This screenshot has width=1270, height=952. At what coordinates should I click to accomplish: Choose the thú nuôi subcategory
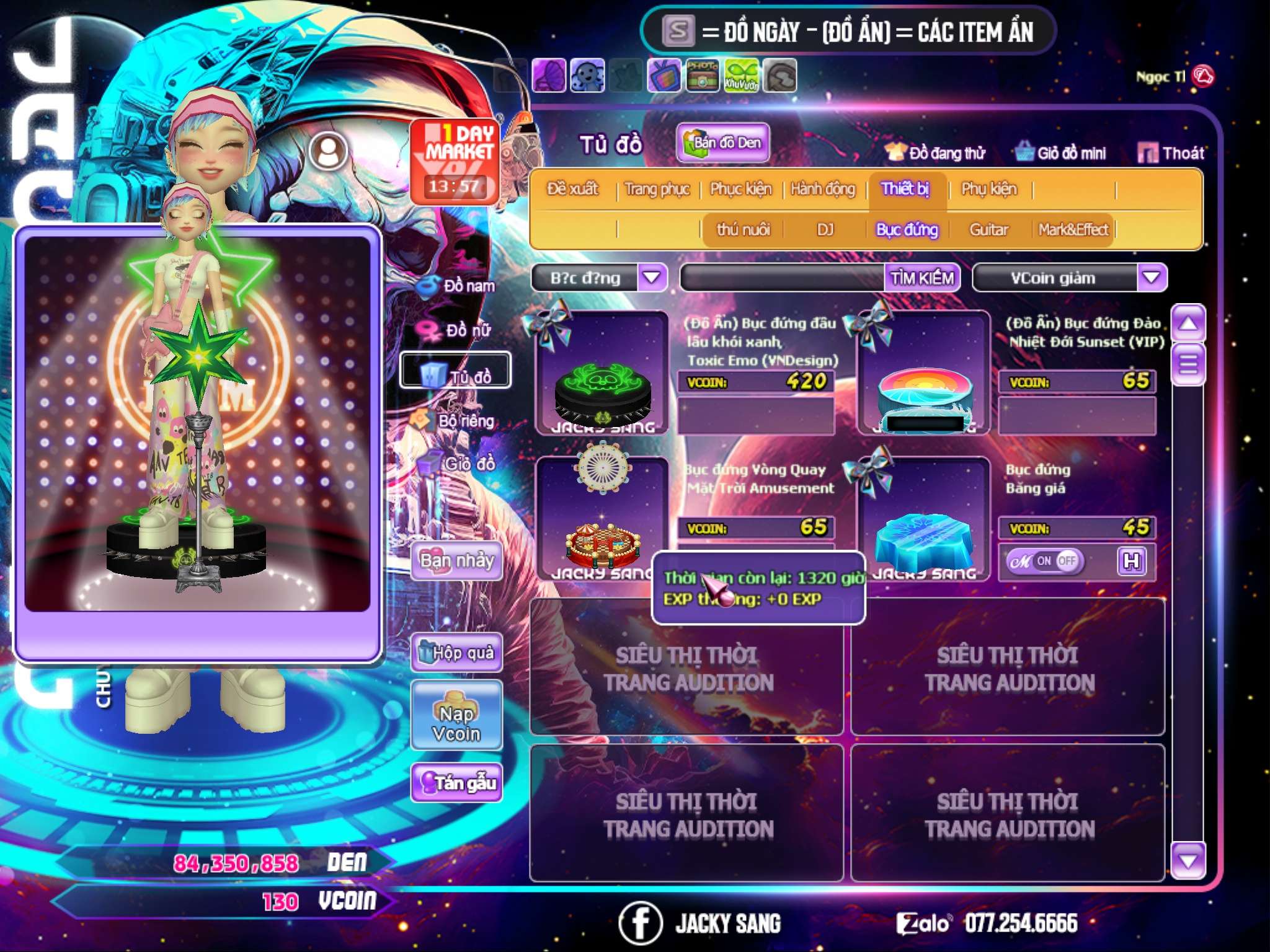coord(743,230)
